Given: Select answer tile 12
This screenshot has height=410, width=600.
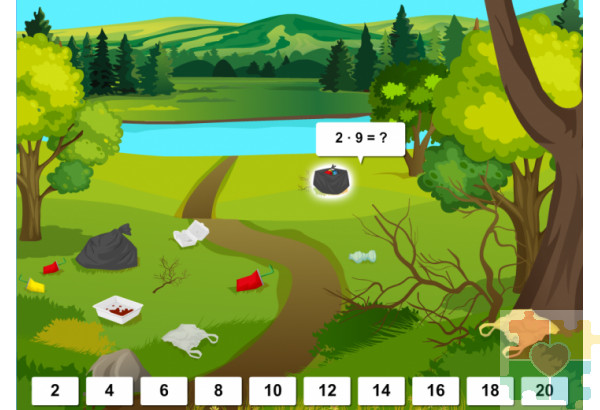Looking at the screenshot, I should pyautogui.click(x=327, y=391).
